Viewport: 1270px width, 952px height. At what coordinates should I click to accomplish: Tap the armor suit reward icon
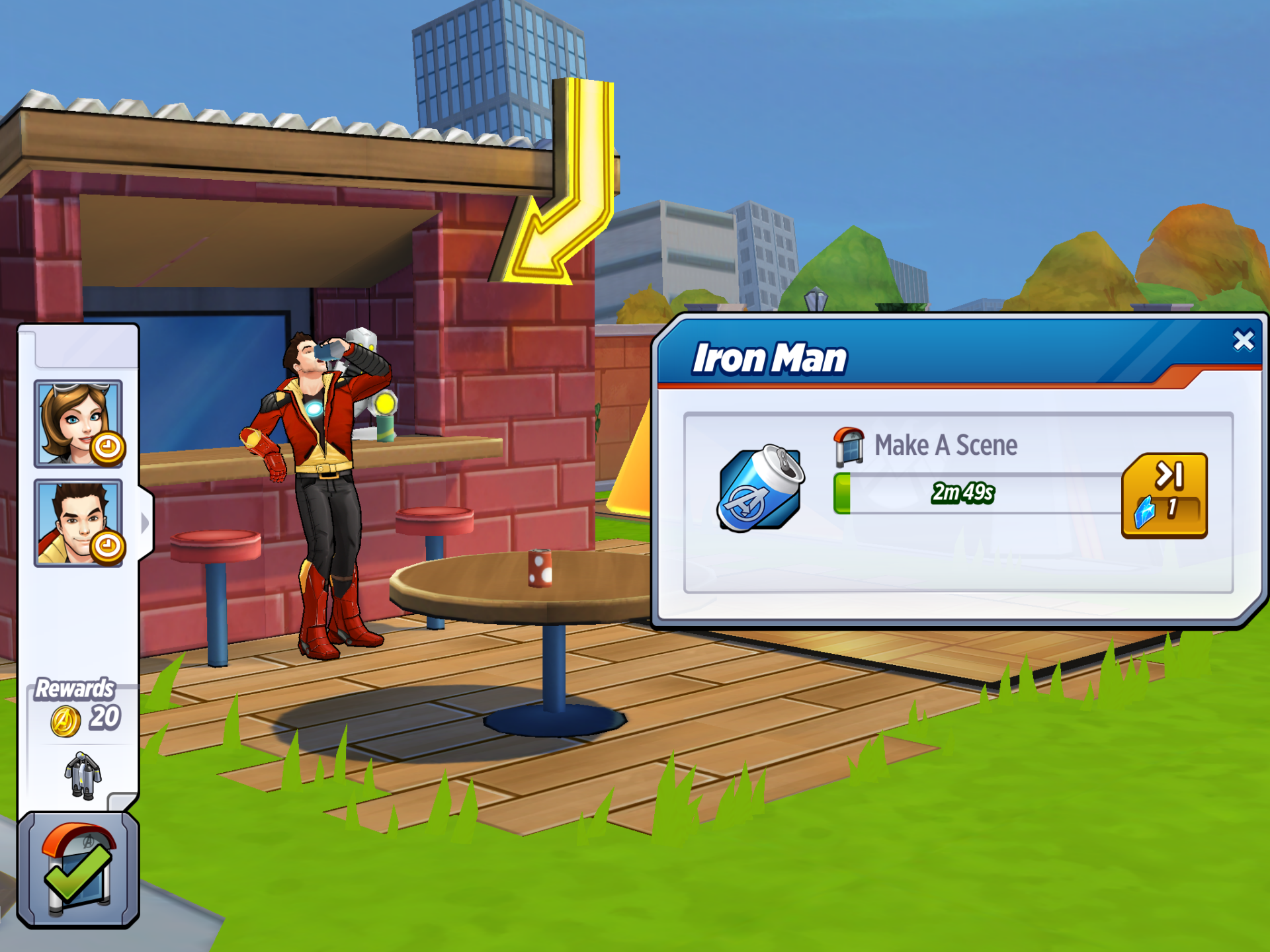tap(83, 775)
